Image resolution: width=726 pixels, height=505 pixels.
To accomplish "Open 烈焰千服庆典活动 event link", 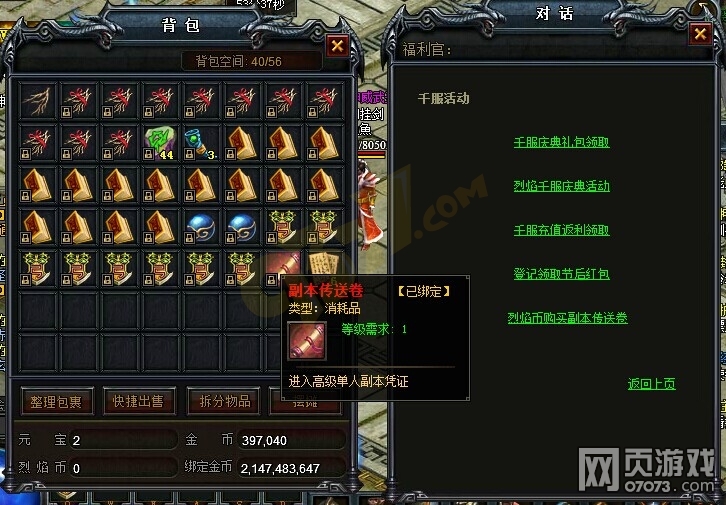I will [x=561, y=186].
